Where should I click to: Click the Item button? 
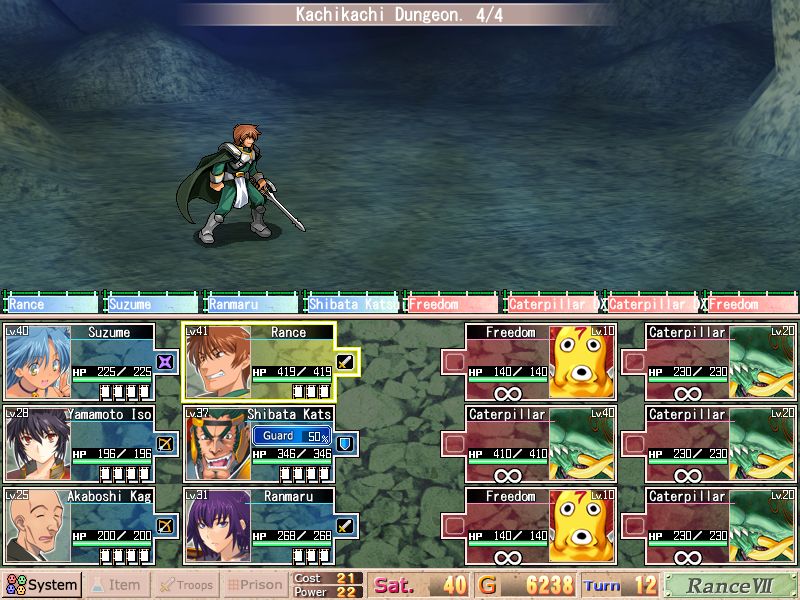pyautogui.click(x=116, y=585)
